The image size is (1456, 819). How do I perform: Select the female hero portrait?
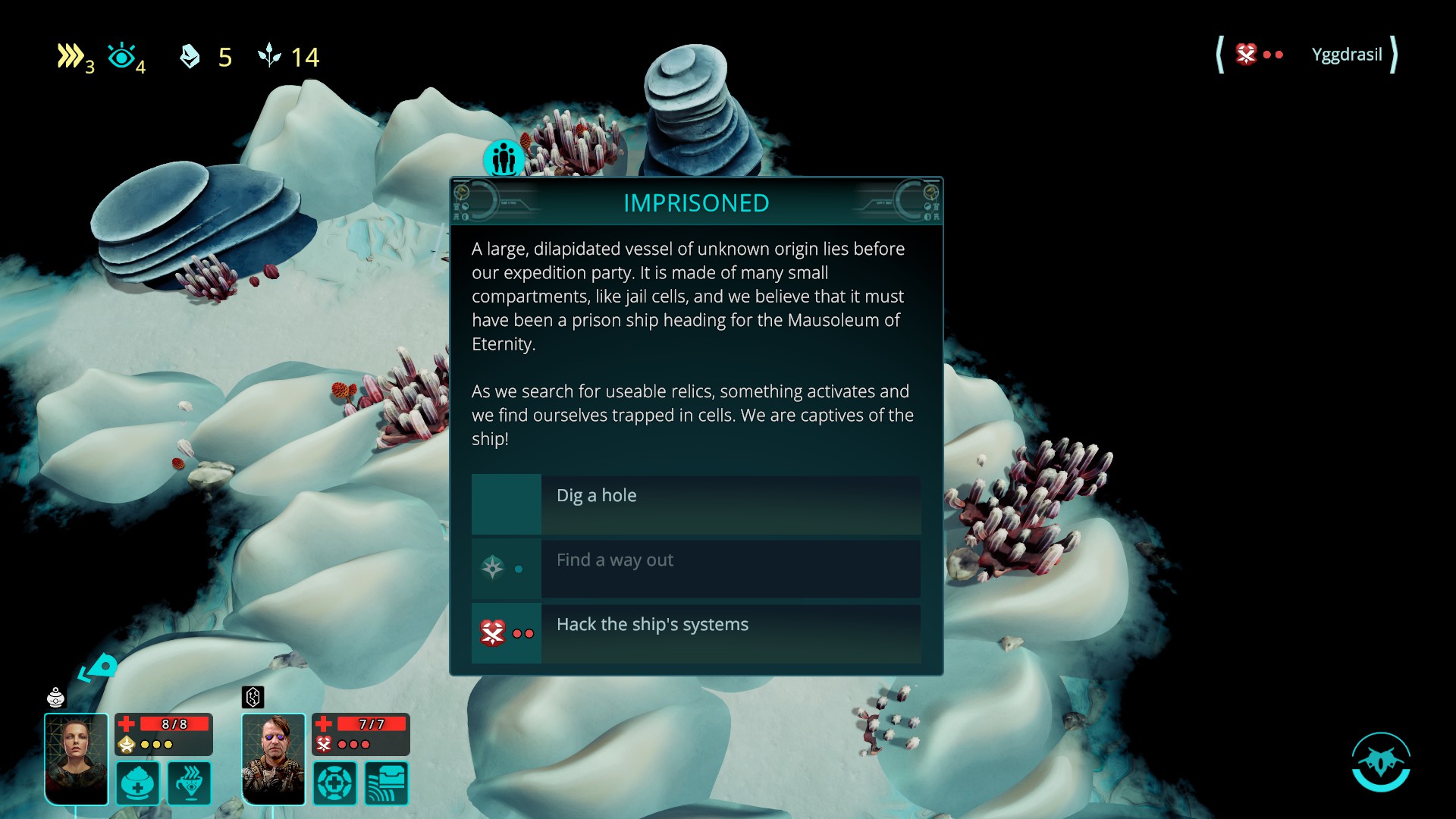pyautogui.click(x=77, y=758)
